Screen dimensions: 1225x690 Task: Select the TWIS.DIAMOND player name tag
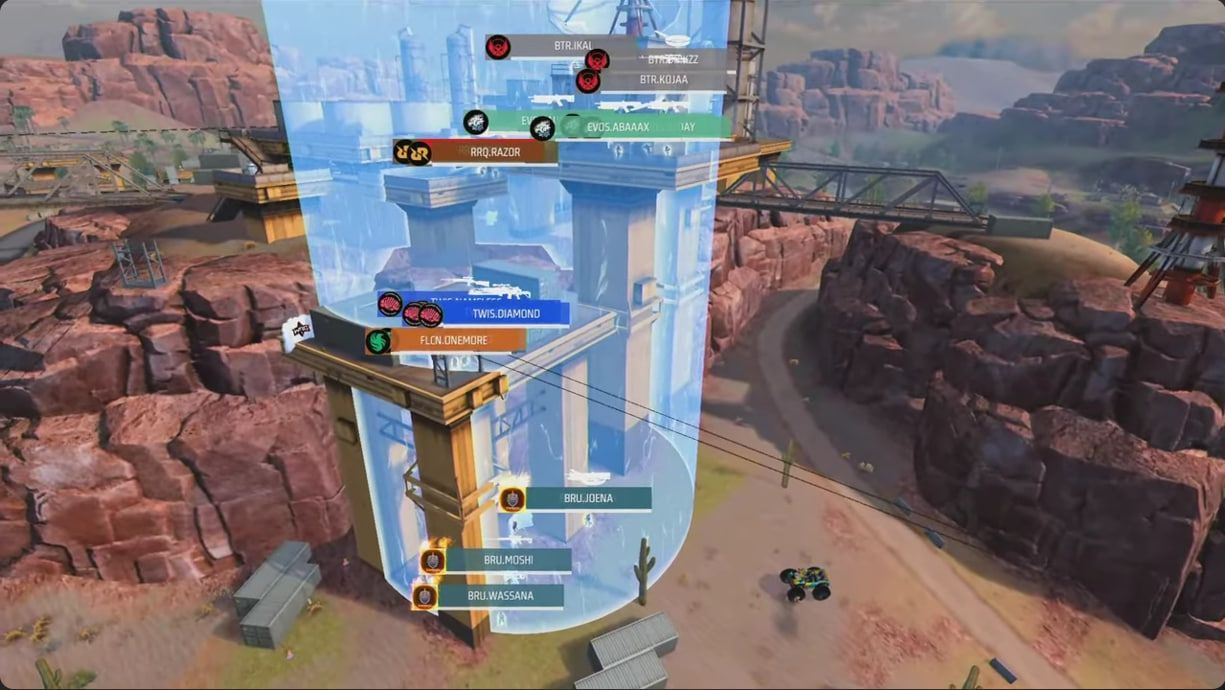pyautogui.click(x=505, y=314)
